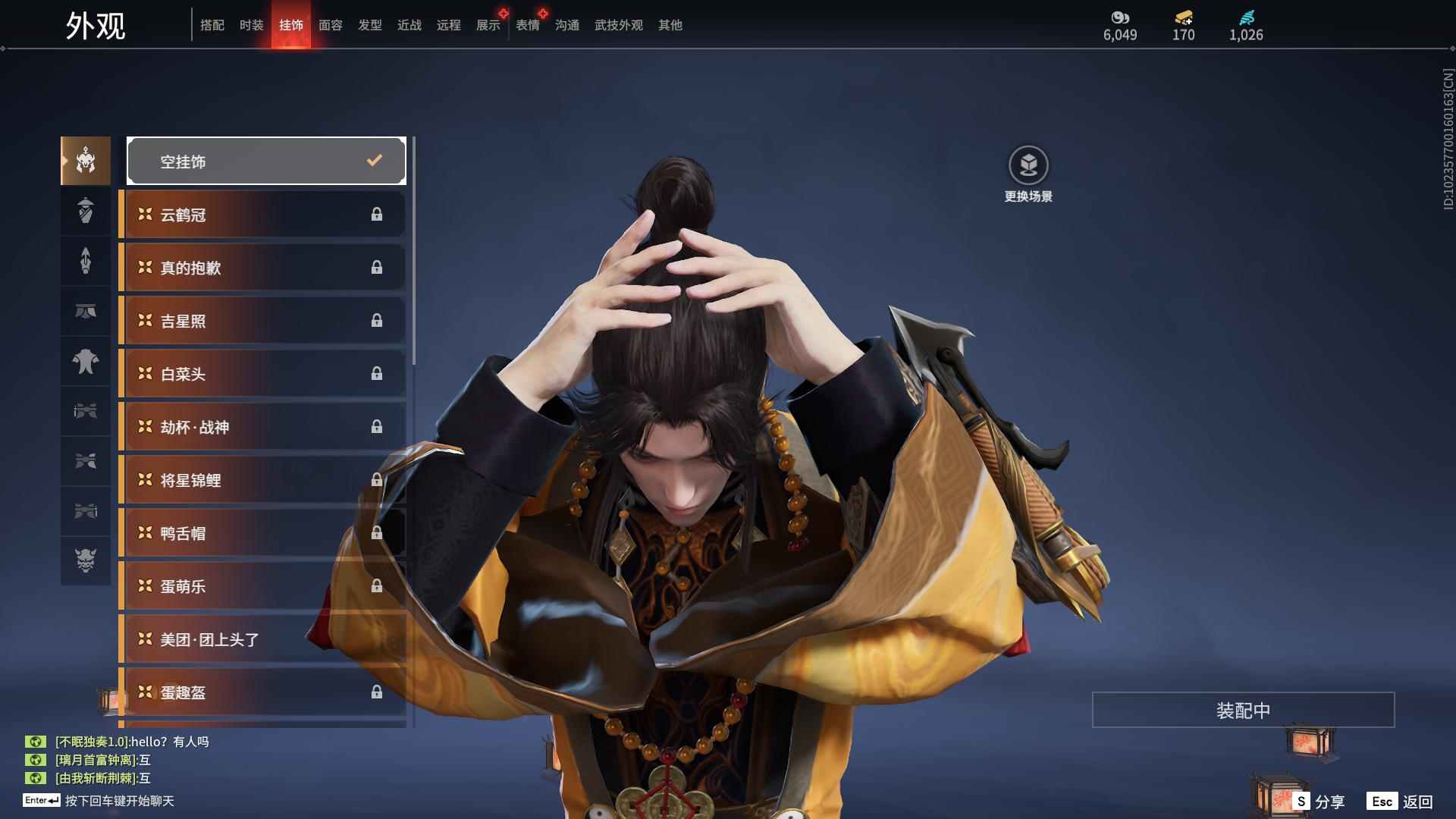This screenshot has height=819, width=1456.
Task: Select the 空挂饰 checked option
Action: (x=265, y=160)
